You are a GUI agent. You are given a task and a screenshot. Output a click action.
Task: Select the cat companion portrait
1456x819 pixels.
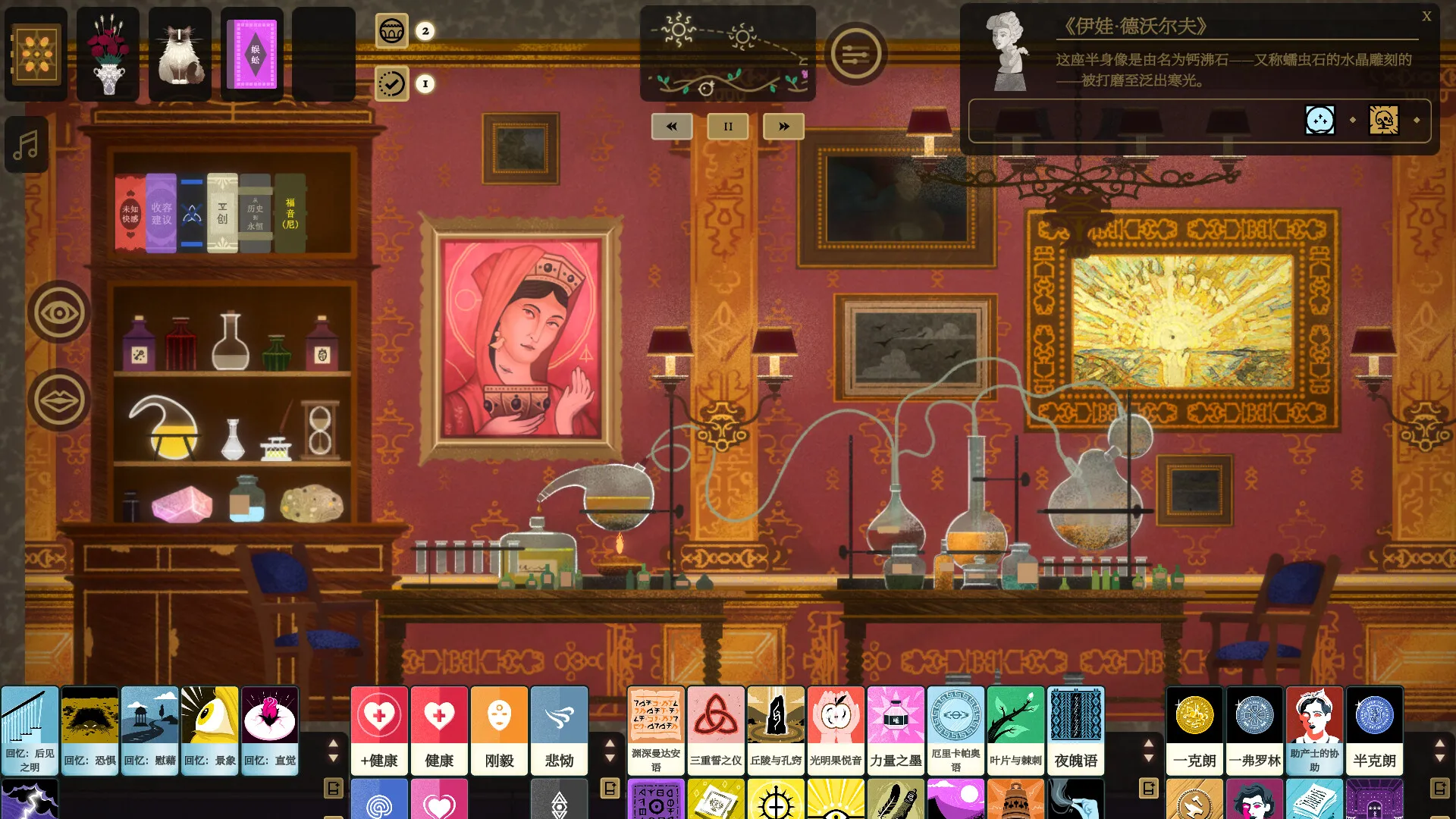[180, 54]
